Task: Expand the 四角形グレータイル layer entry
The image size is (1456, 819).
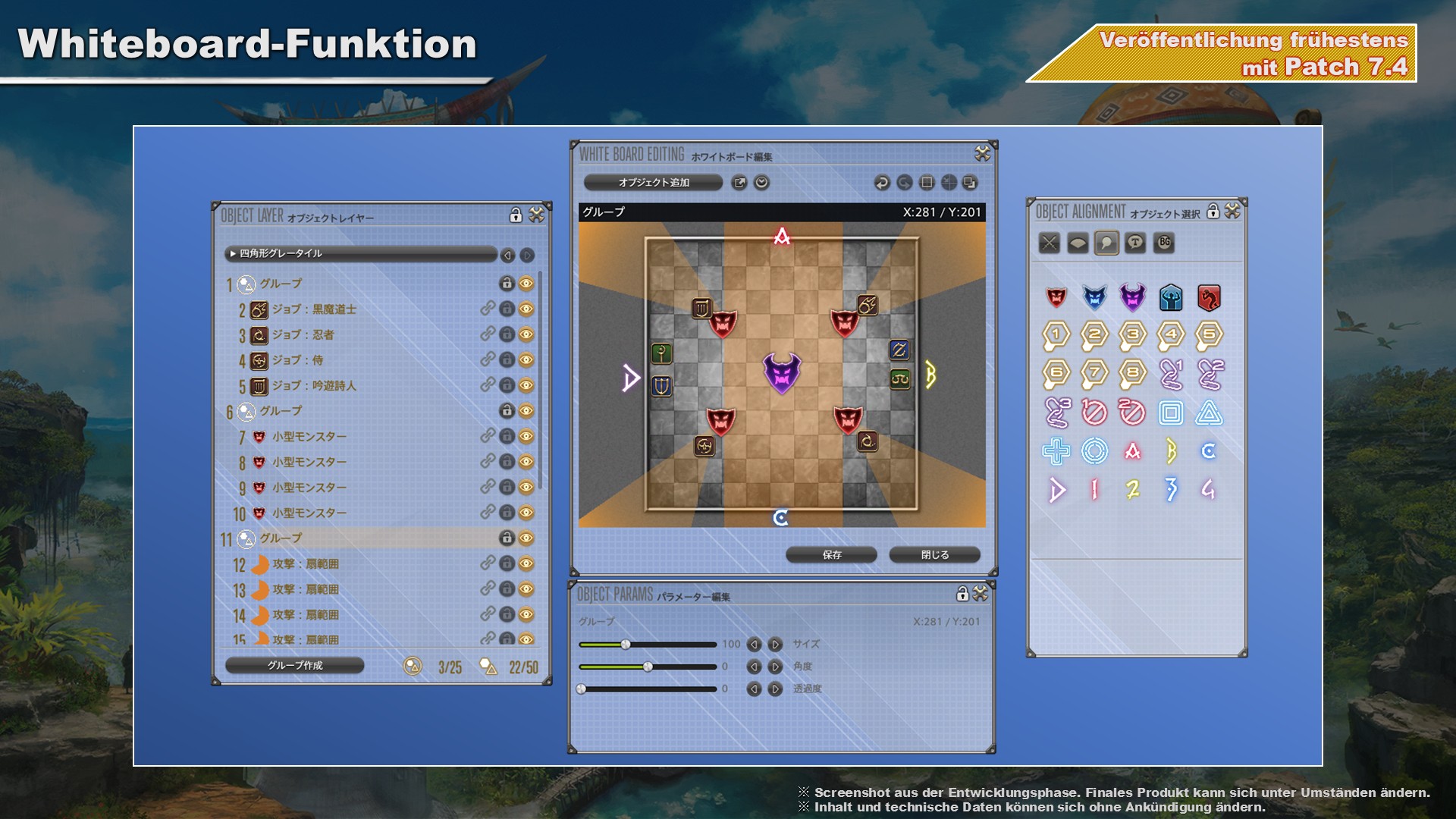Action: pyautogui.click(x=233, y=254)
